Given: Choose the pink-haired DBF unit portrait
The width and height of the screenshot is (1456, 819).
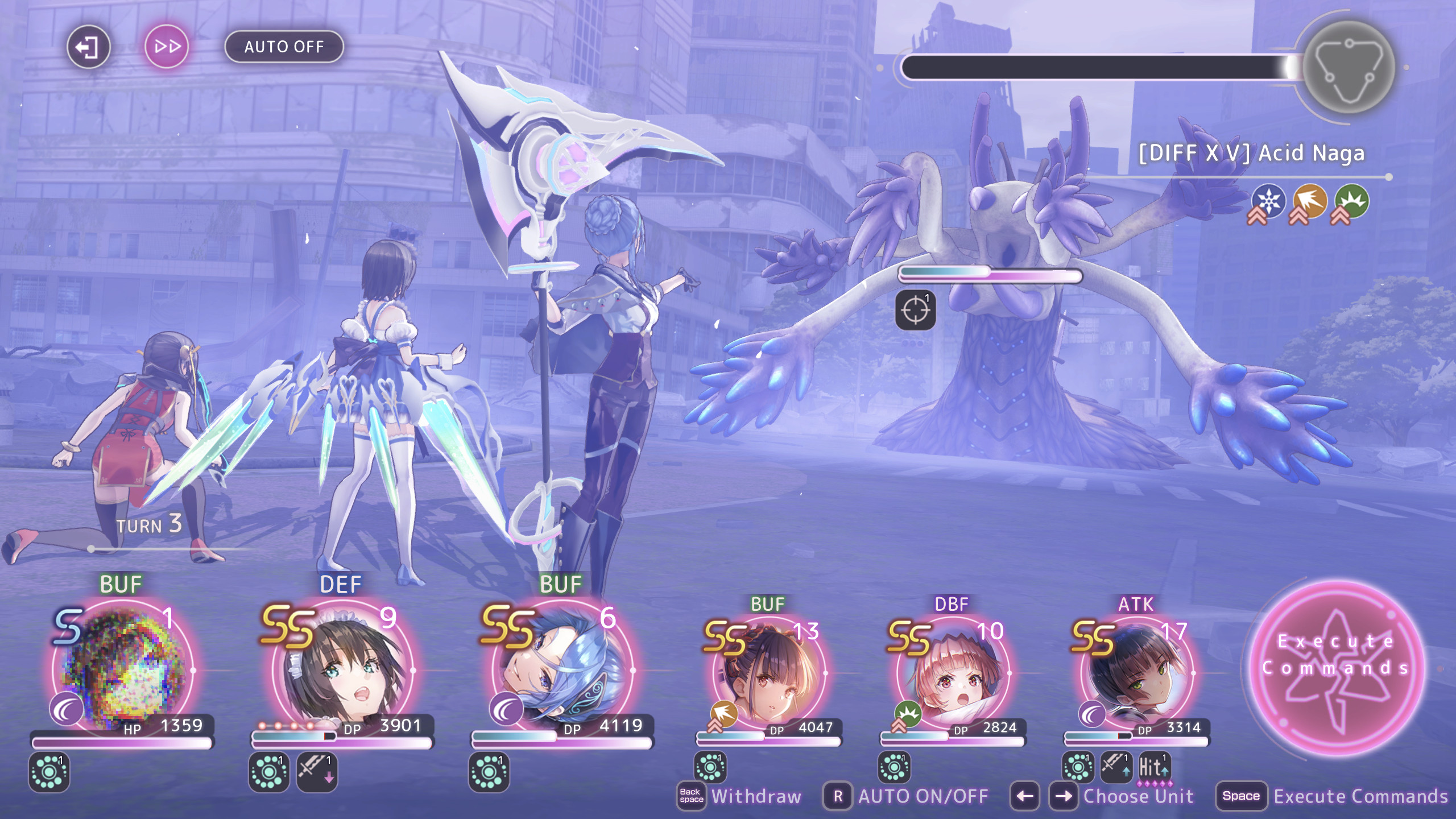Looking at the screenshot, I should (x=952, y=674).
